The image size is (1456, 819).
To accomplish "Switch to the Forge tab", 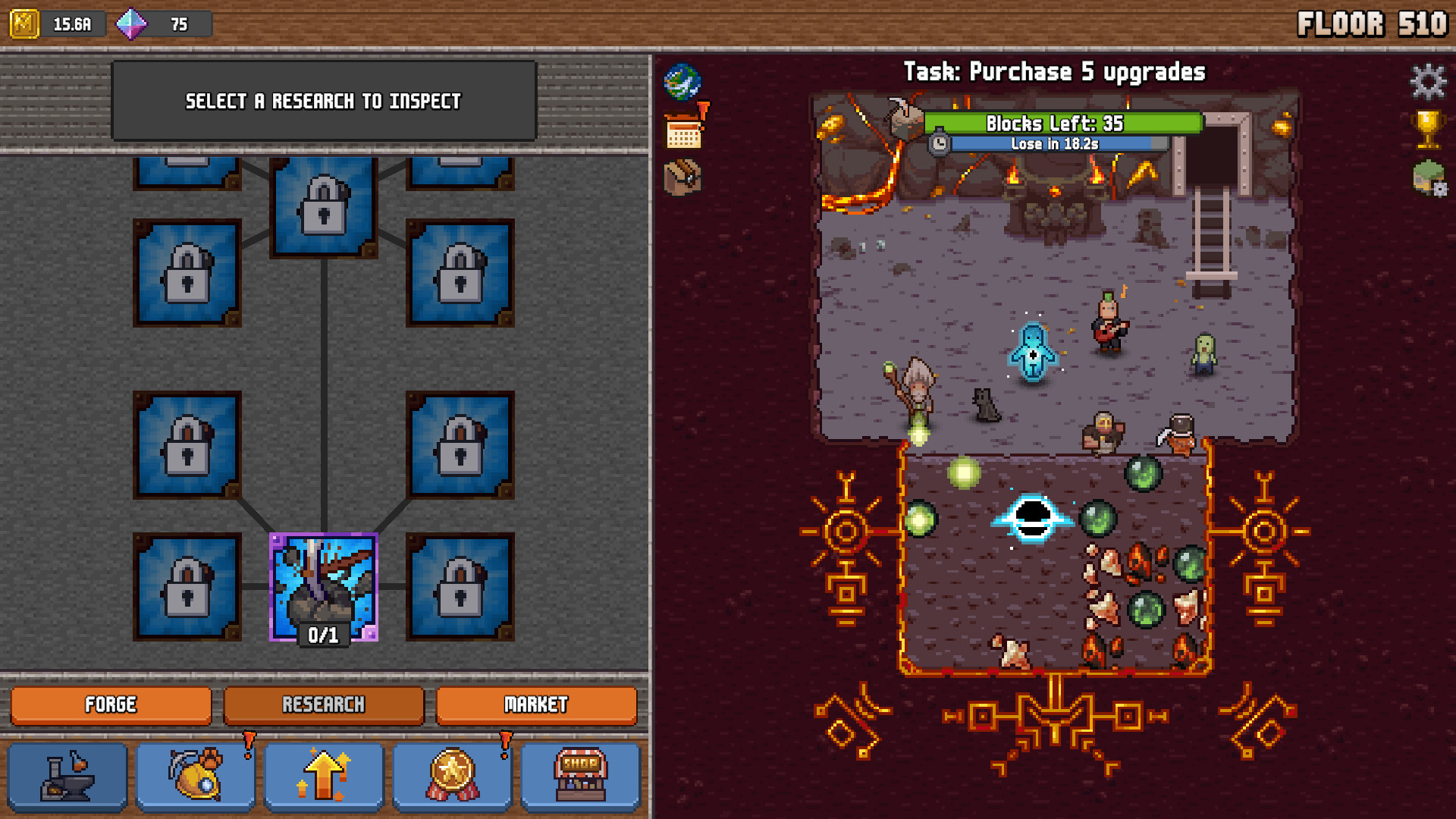I will tap(110, 705).
